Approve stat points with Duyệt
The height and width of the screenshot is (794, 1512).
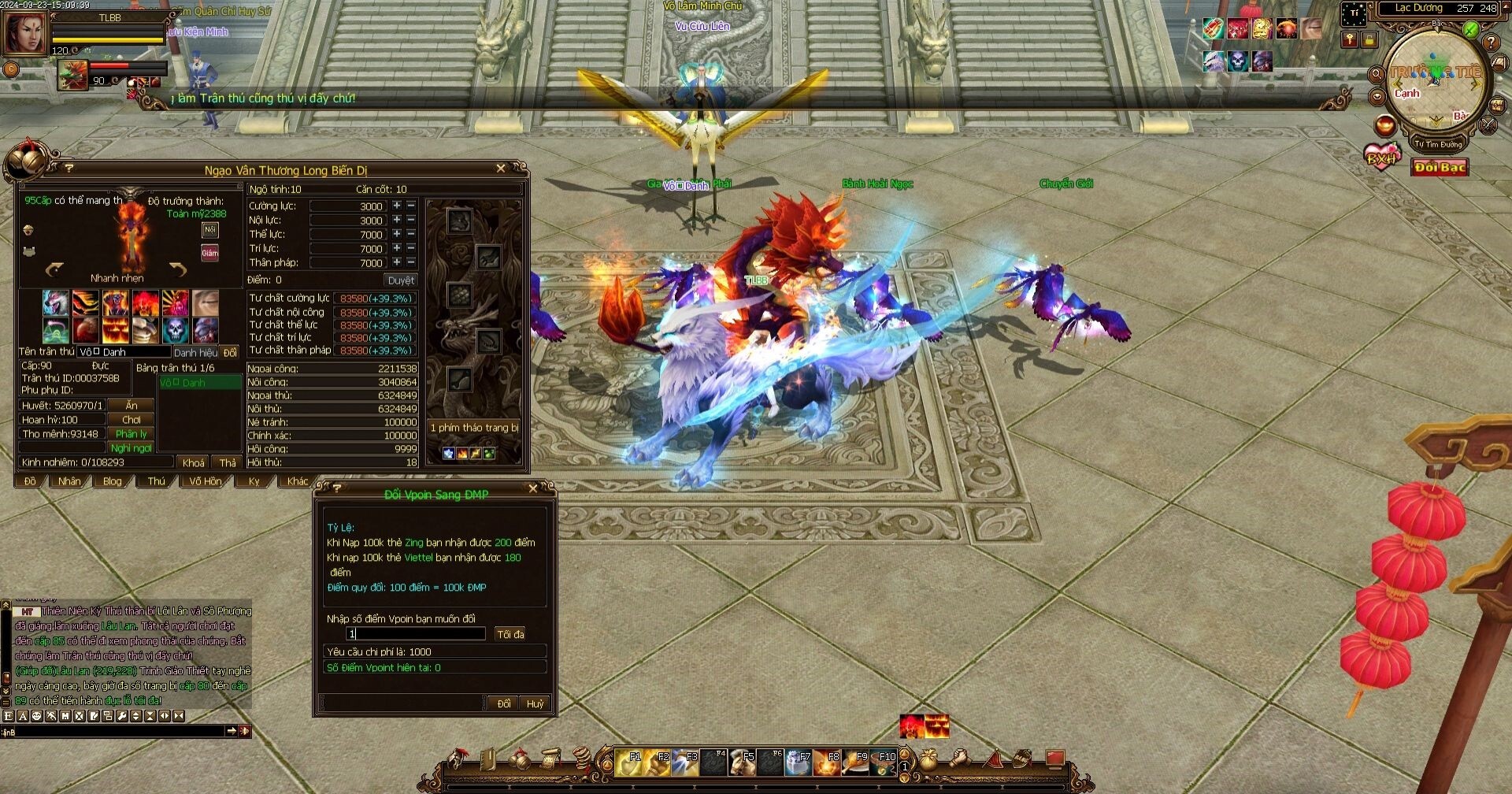[401, 280]
